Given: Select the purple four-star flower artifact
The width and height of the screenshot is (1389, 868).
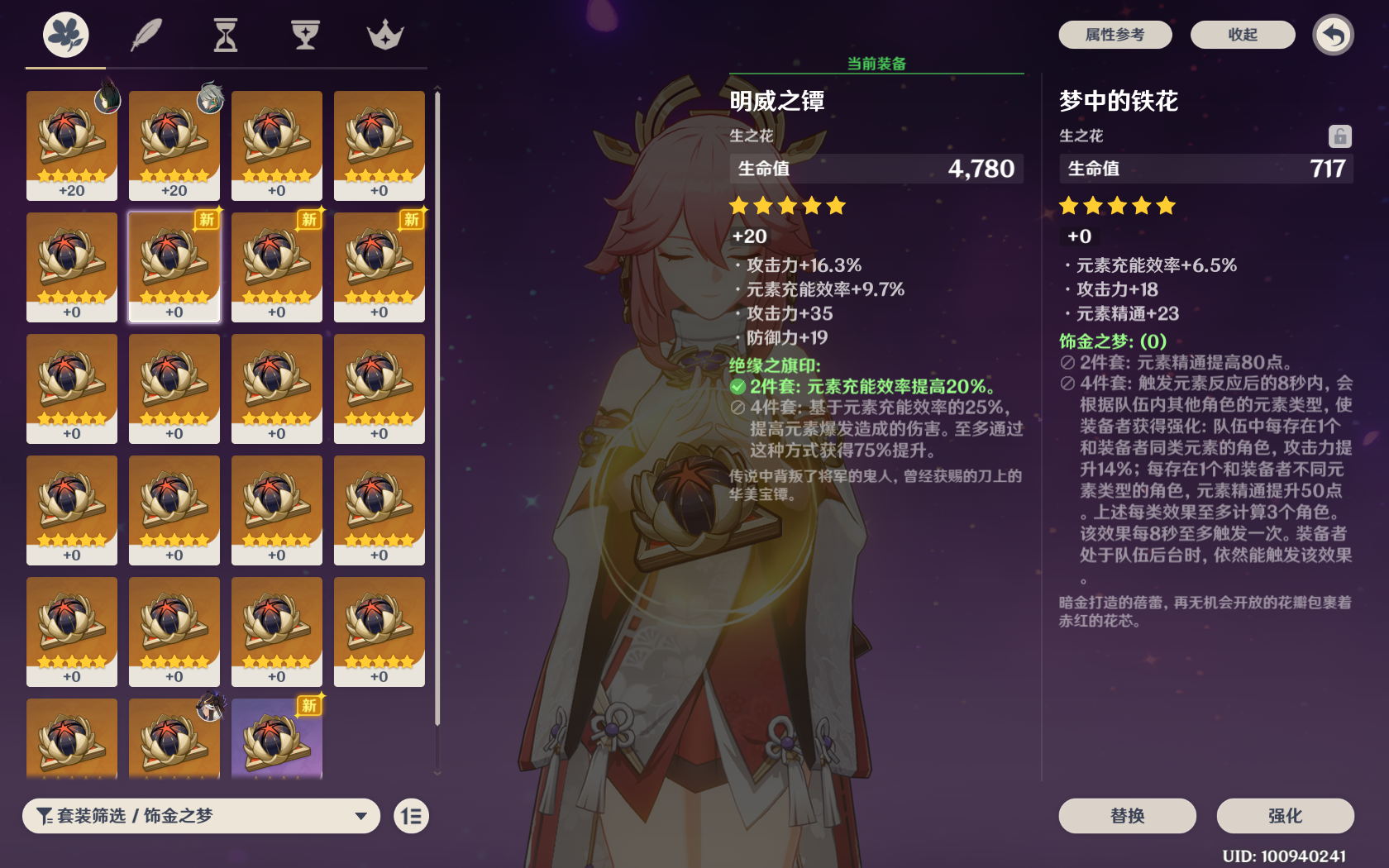Looking at the screenshot, I should pyautogui.click(x=277, y=738).
